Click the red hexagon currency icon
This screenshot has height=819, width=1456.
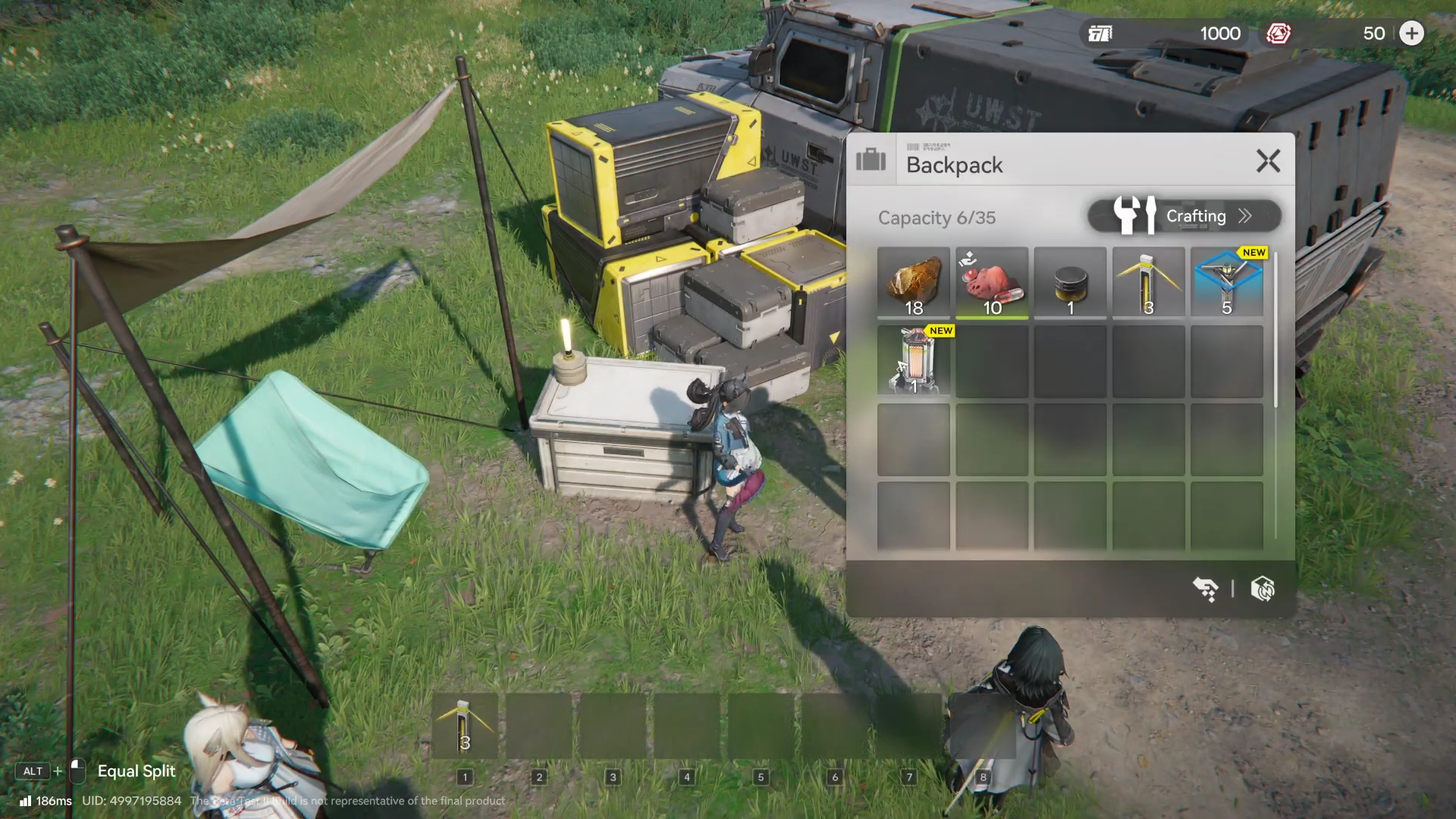click(1279, 33)
